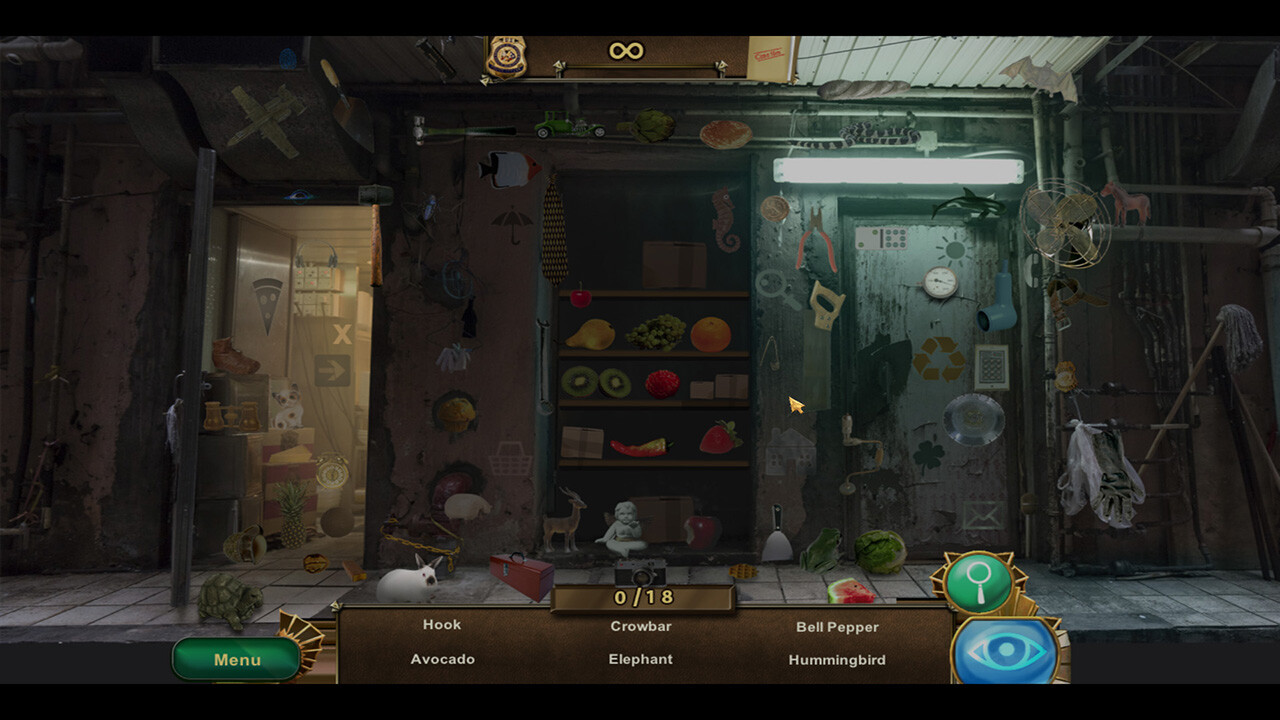Click "Avocado" in the word list
Viewport: 1280px width, 720px height.
click(443, 659)
